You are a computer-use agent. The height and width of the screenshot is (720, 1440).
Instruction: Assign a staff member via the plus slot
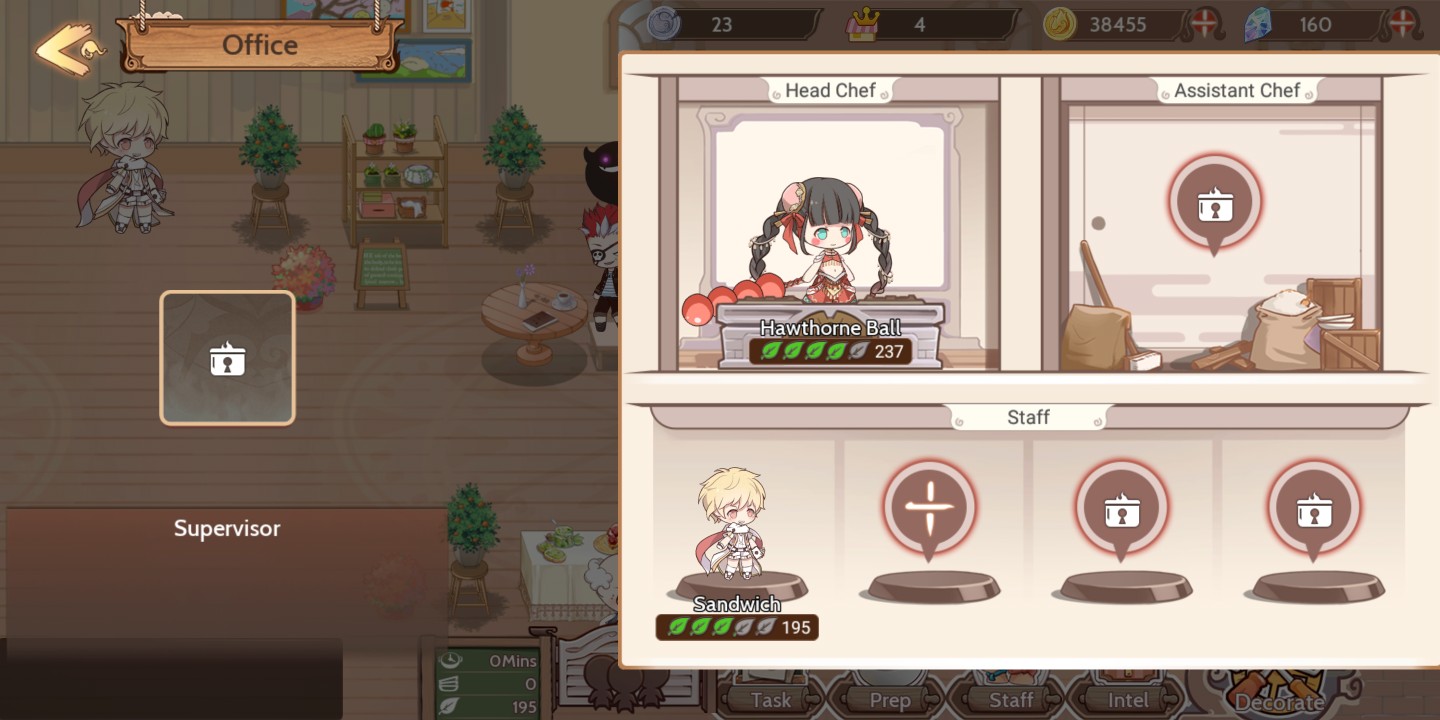click(932, 507)
